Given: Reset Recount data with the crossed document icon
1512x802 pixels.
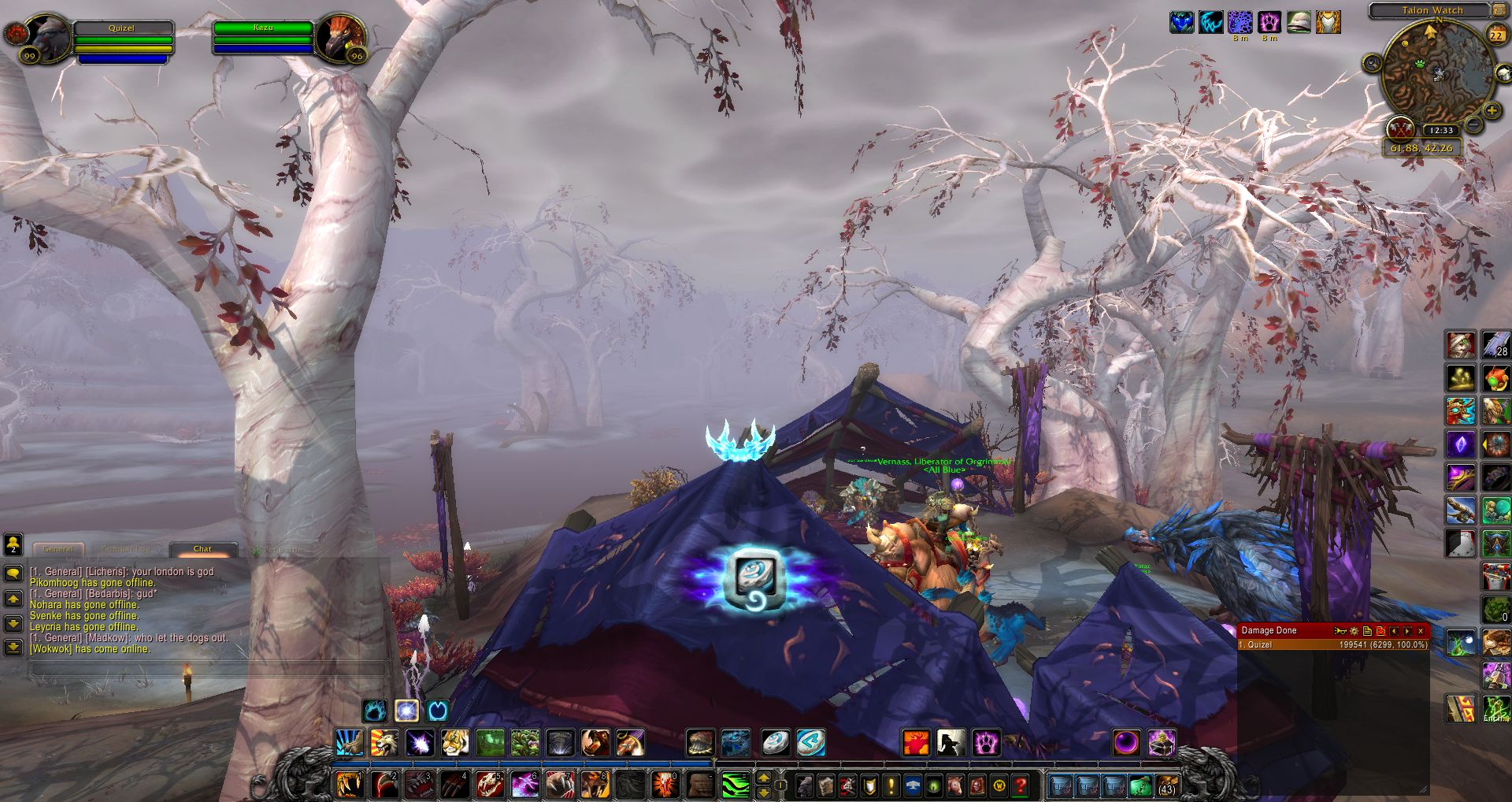Looking at the screenshot, I should tap(1381, 631).
